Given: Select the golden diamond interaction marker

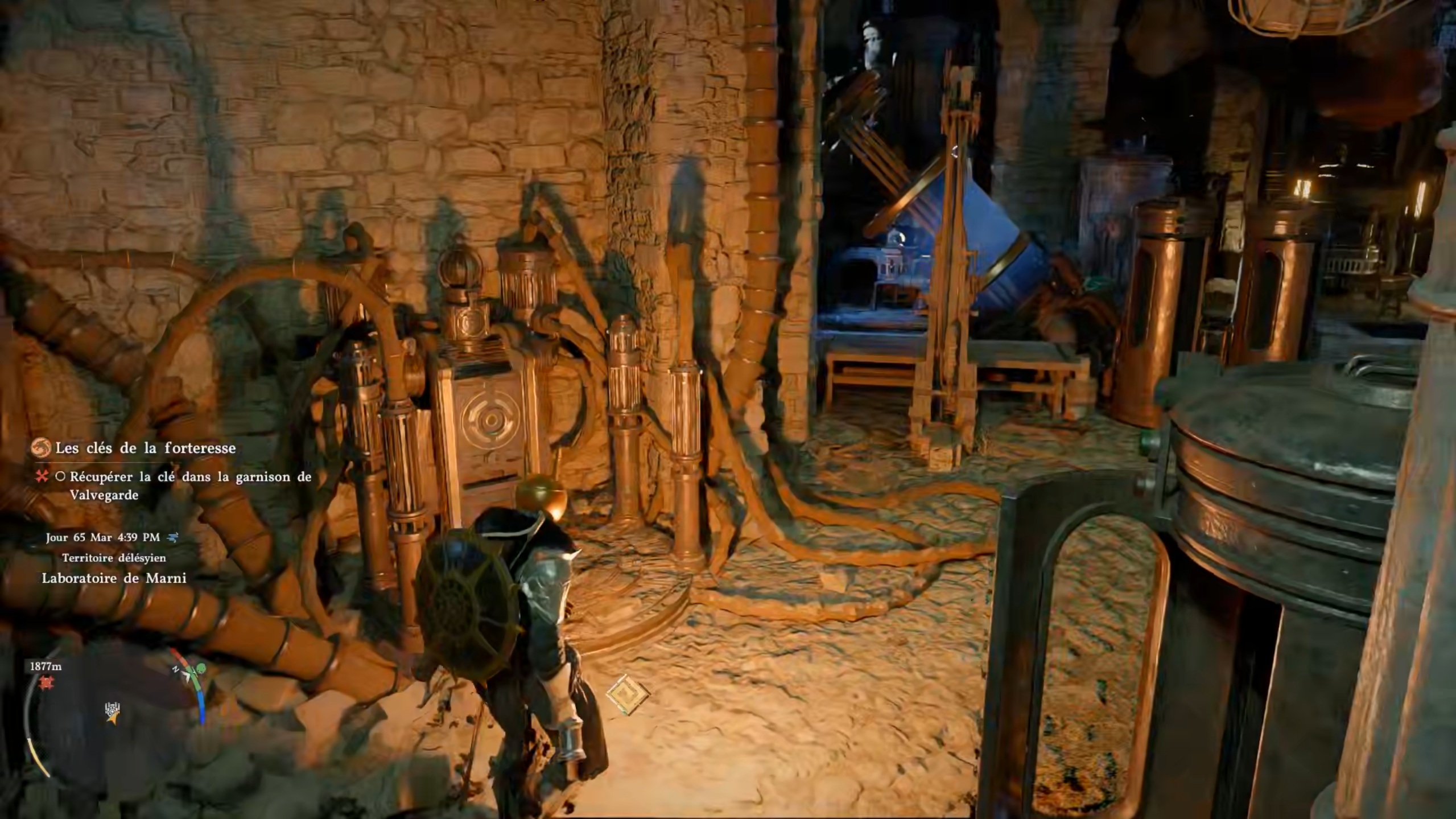Looking at the screenshot, I should click(628, 695).
